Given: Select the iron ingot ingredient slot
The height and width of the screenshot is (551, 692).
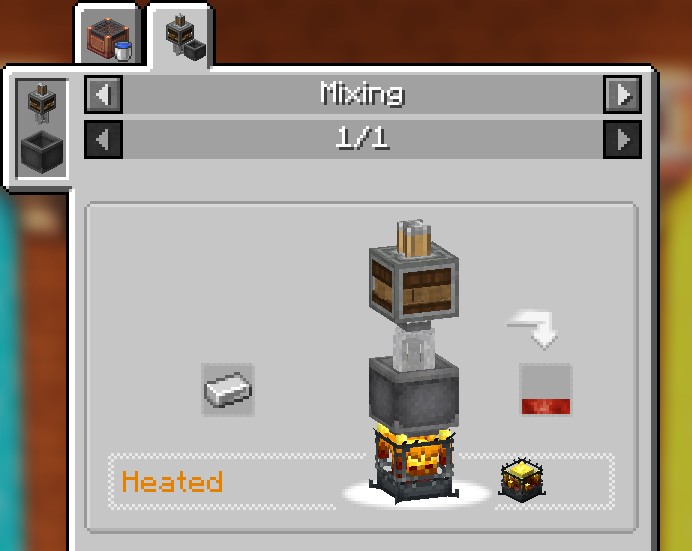Looking at the screenshot, I should pos(228,389).
